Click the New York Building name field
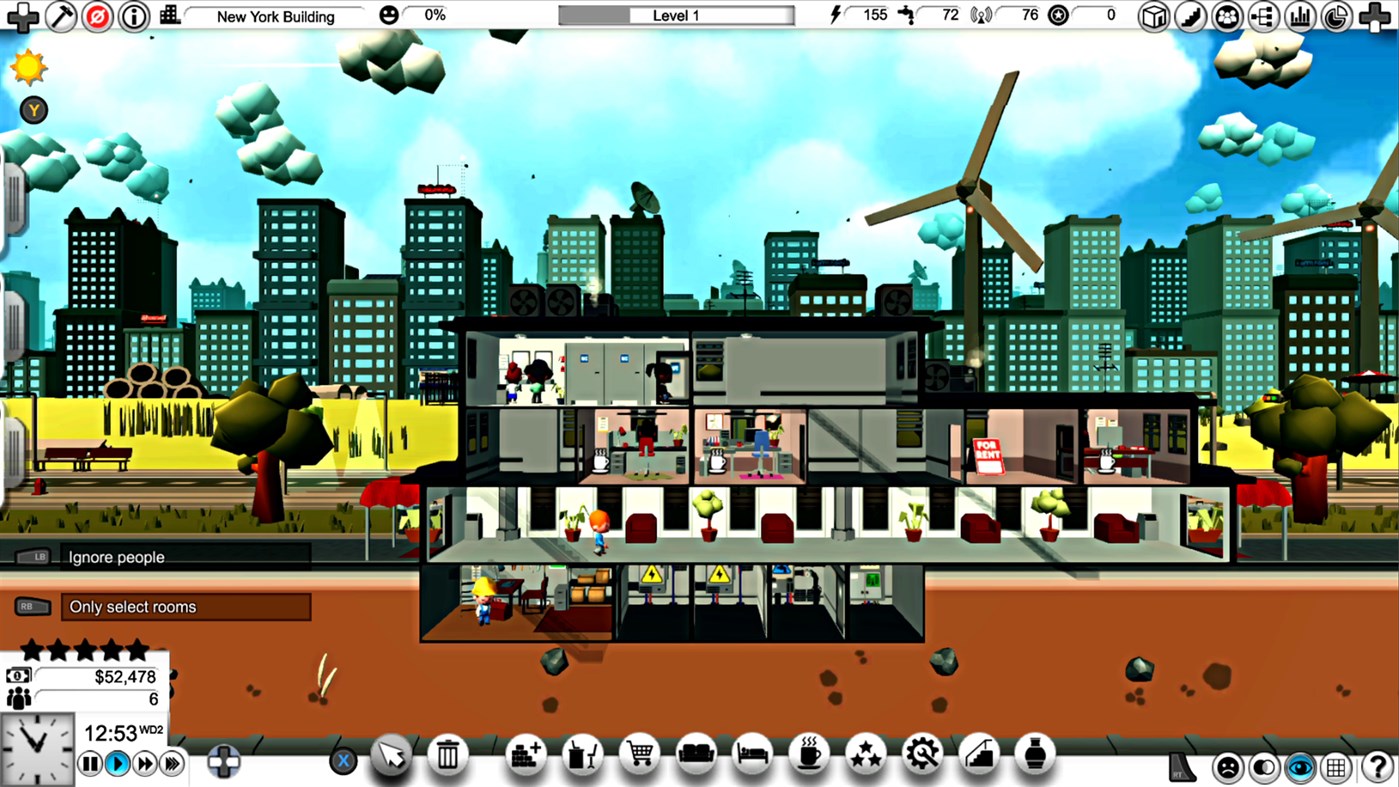 pyautogui.click(x=278, y=16)
